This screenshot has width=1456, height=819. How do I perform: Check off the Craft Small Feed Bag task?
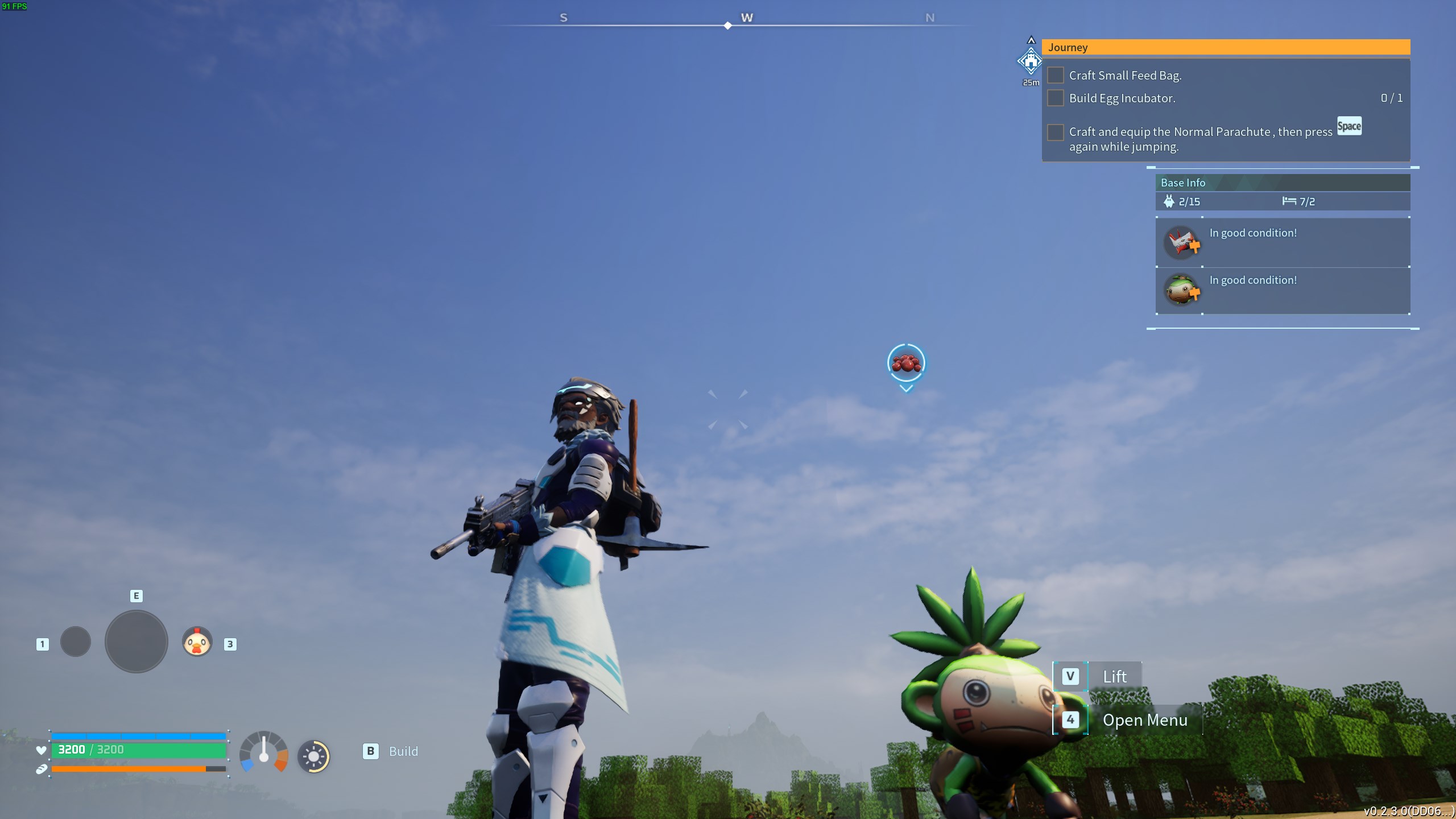point(1056,75)
